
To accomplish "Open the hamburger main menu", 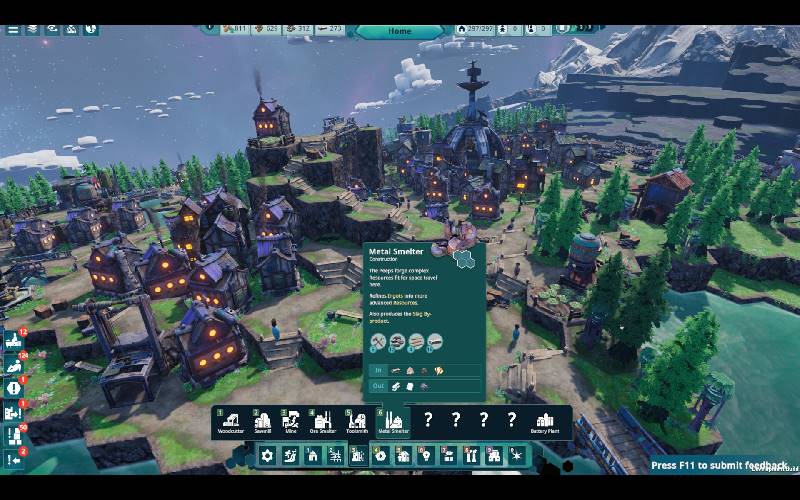I will (13, 29).
